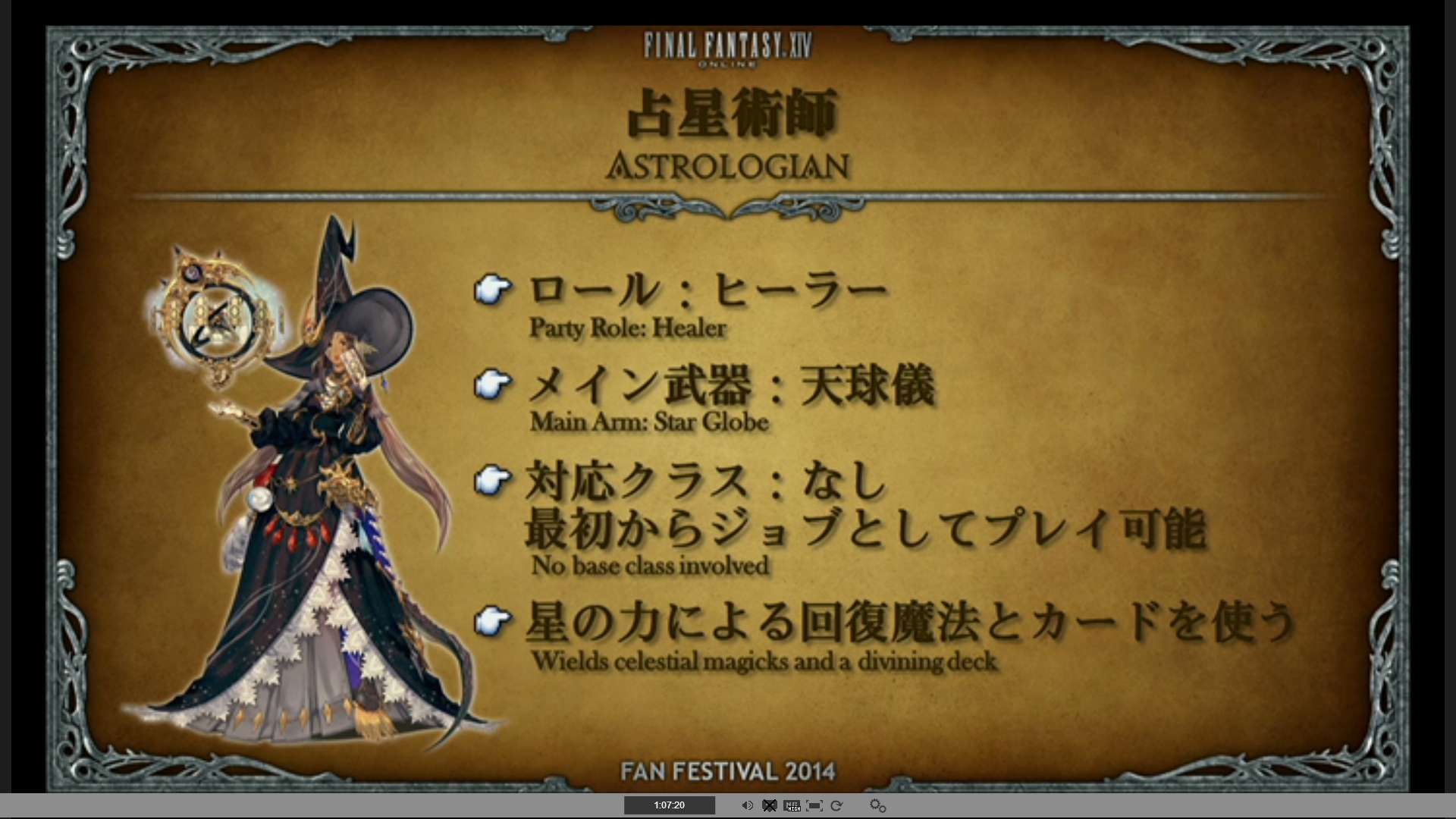Image resolution: width=1456 pixels, height=819 pixels.
Task: Click the reload playback icon
Action: pyautogui.click(x=837, y=806)
